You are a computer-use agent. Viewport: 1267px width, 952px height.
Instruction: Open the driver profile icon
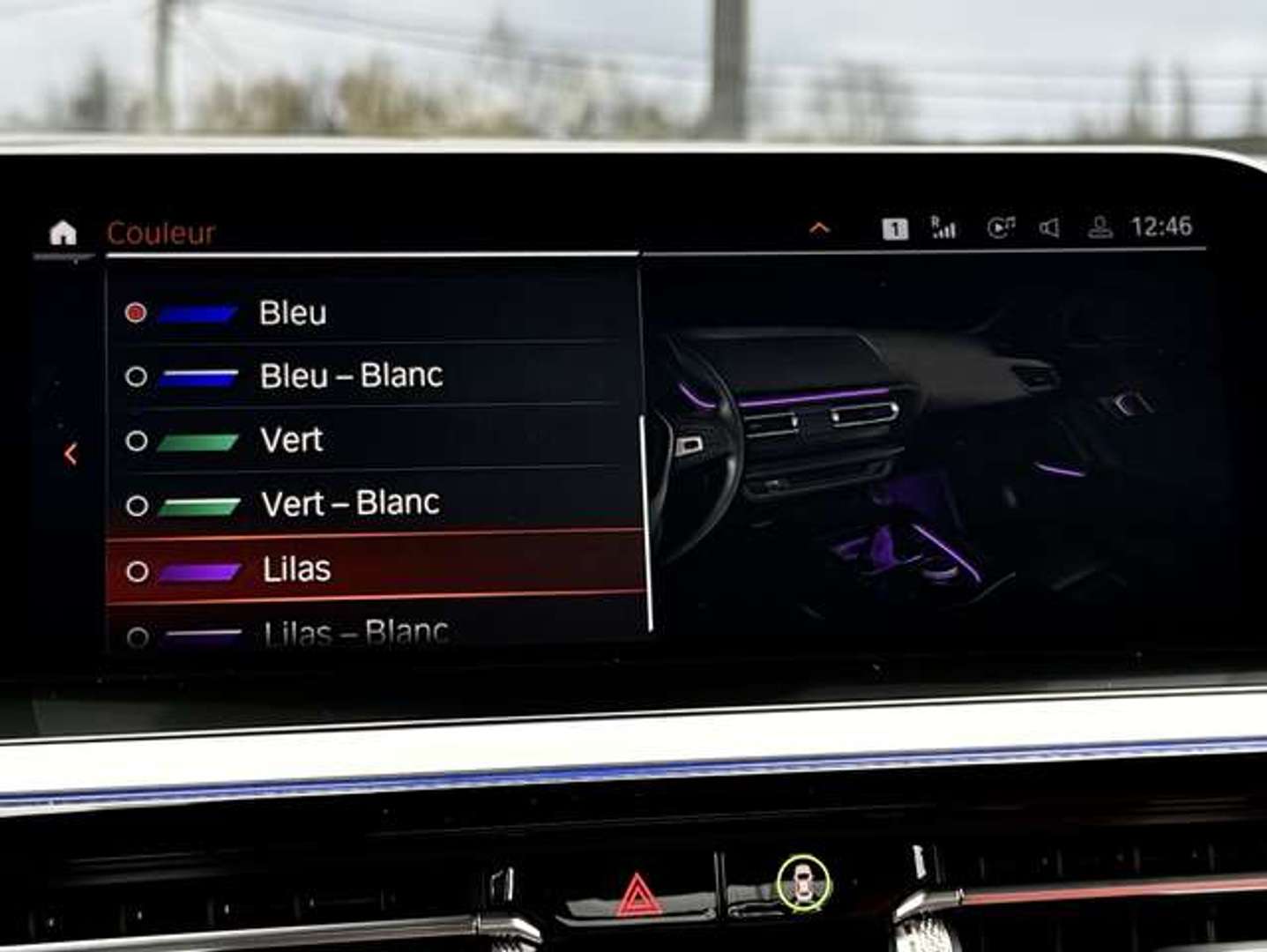(1099, 228)
